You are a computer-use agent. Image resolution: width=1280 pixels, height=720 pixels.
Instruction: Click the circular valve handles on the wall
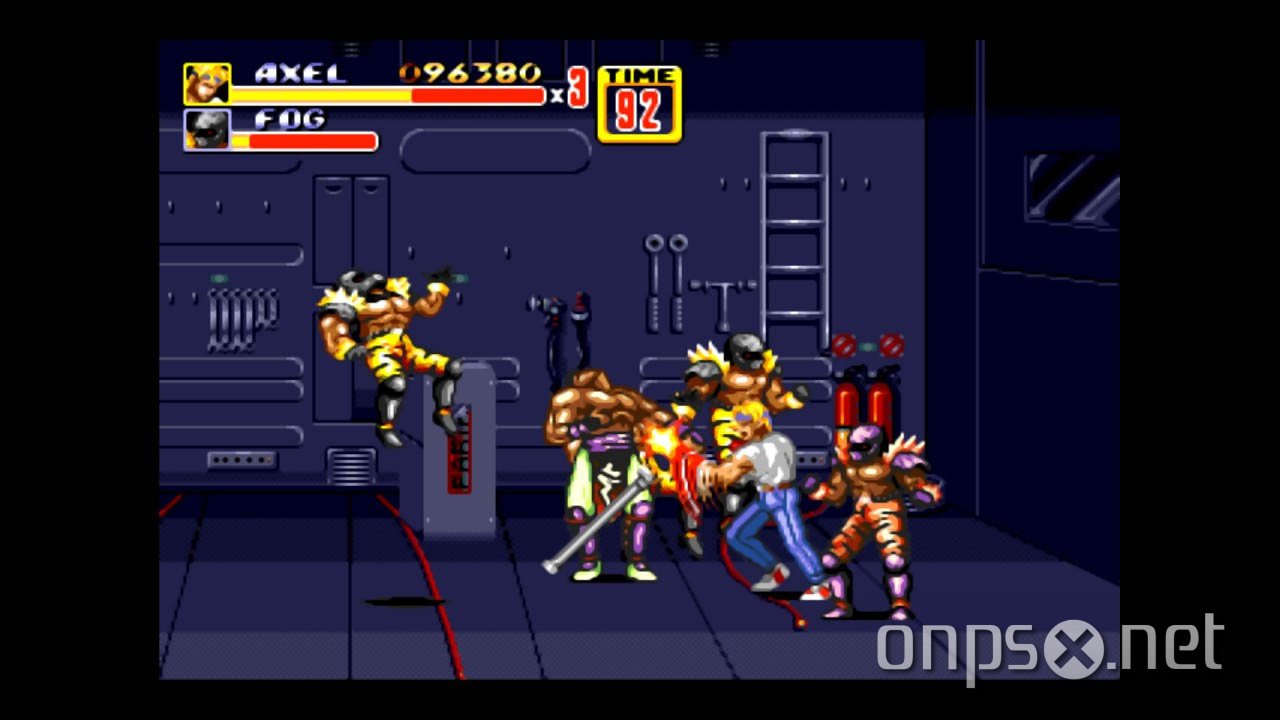[665, 245]
